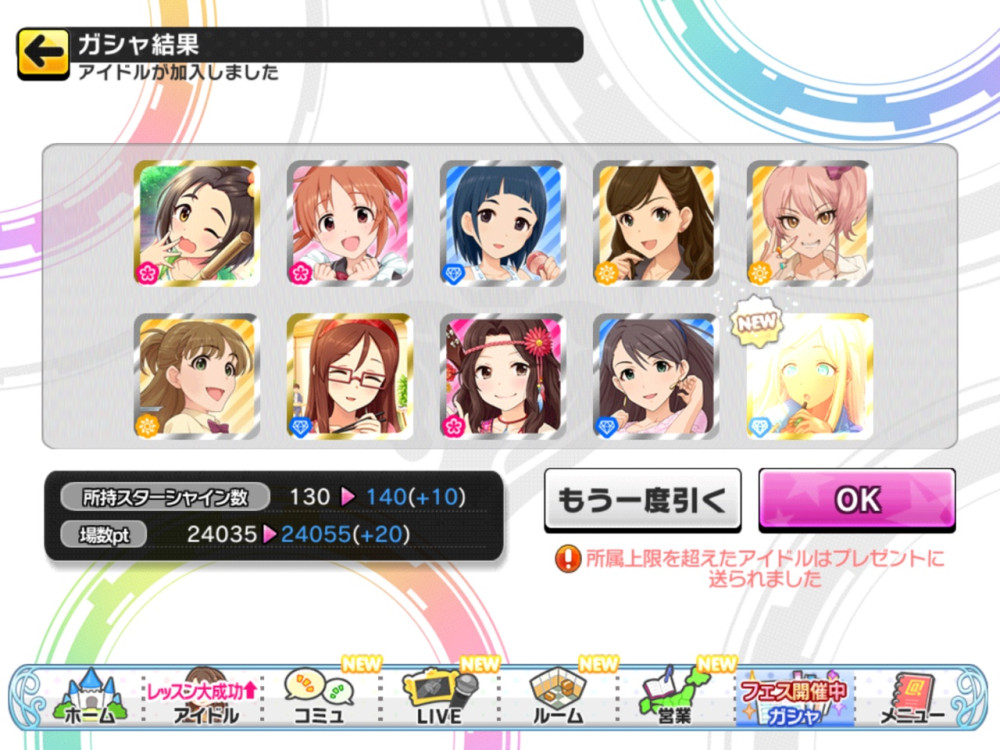Confirm results with the pink OK button

(856, 499)
